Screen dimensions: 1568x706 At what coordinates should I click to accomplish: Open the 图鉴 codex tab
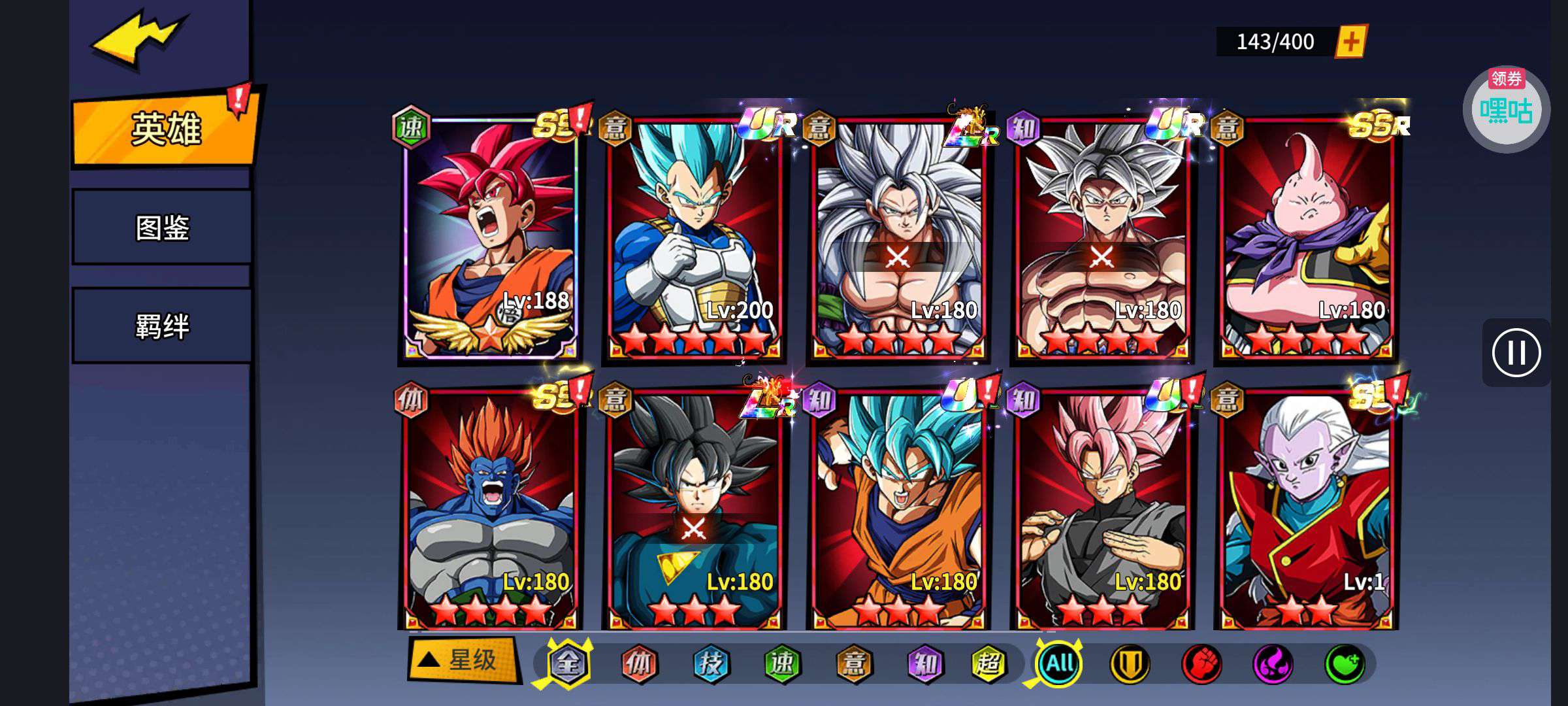162,227
